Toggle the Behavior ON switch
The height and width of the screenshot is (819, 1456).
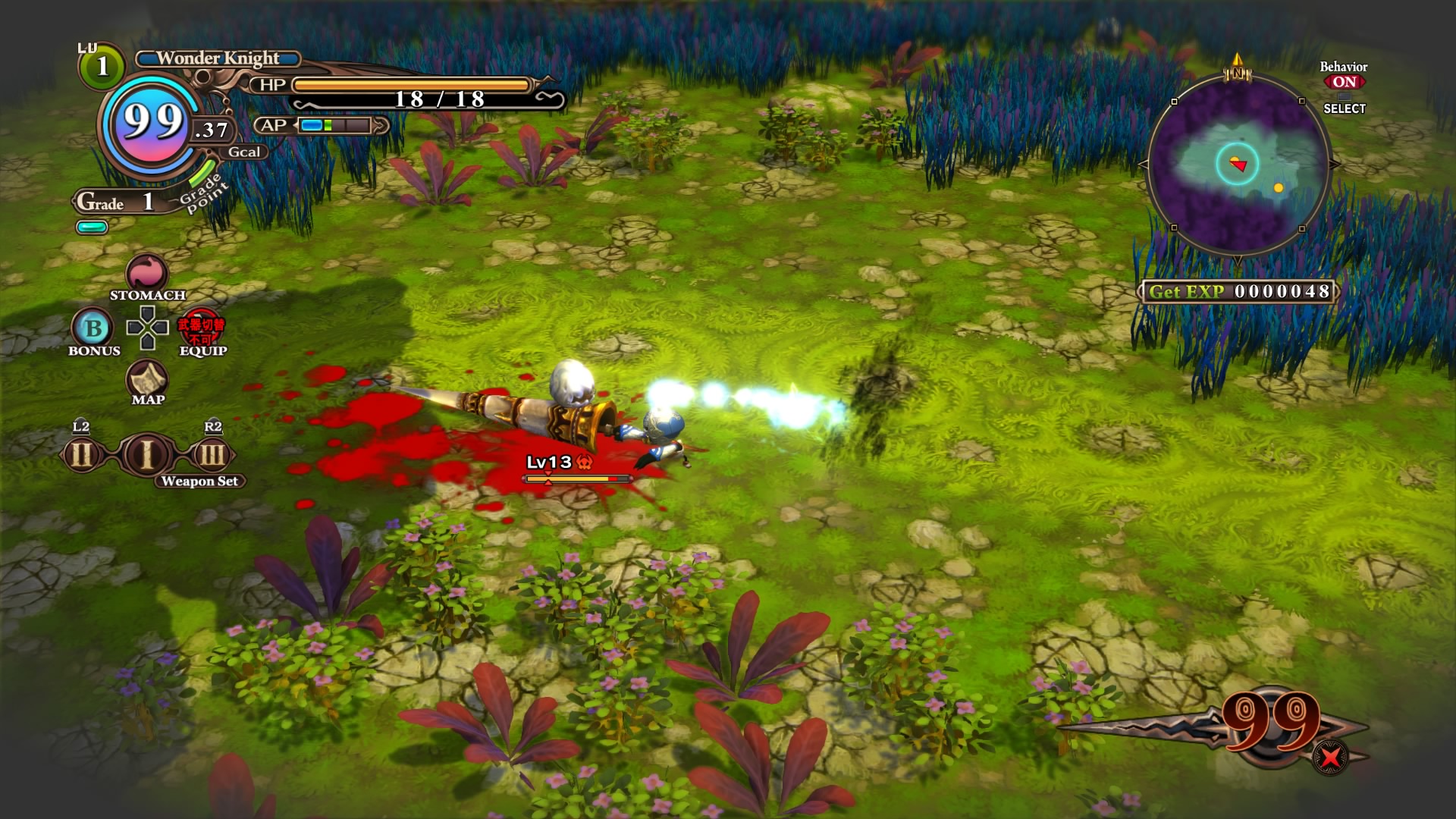(1344, 82)
